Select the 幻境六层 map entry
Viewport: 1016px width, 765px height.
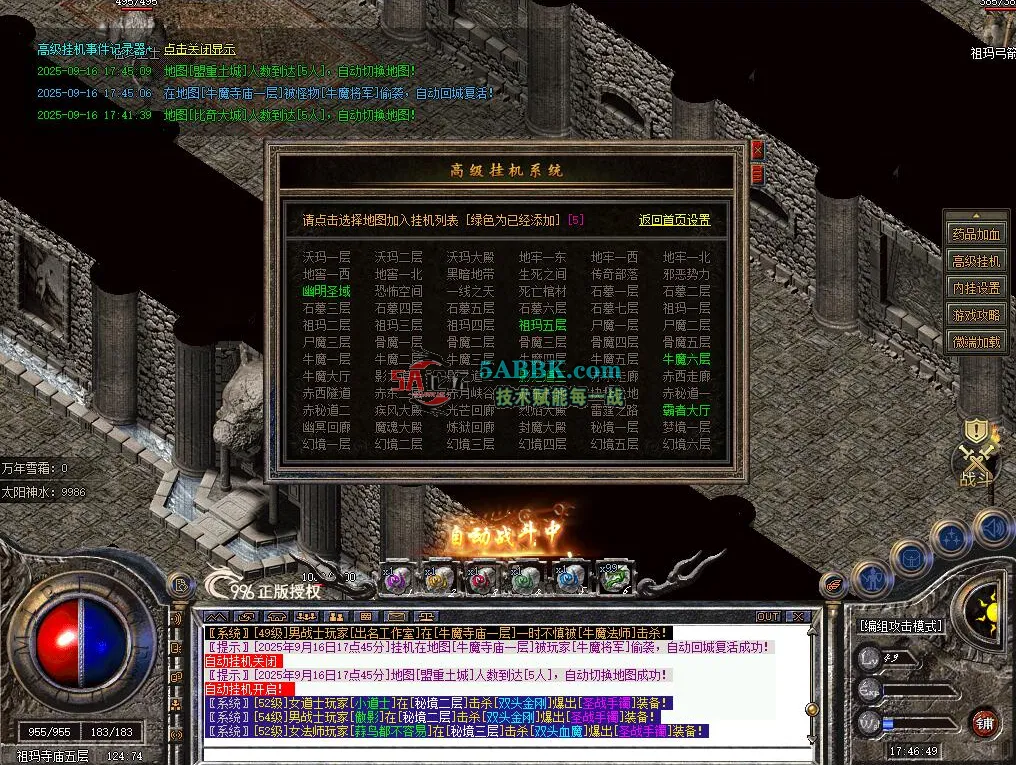[687, 444]
